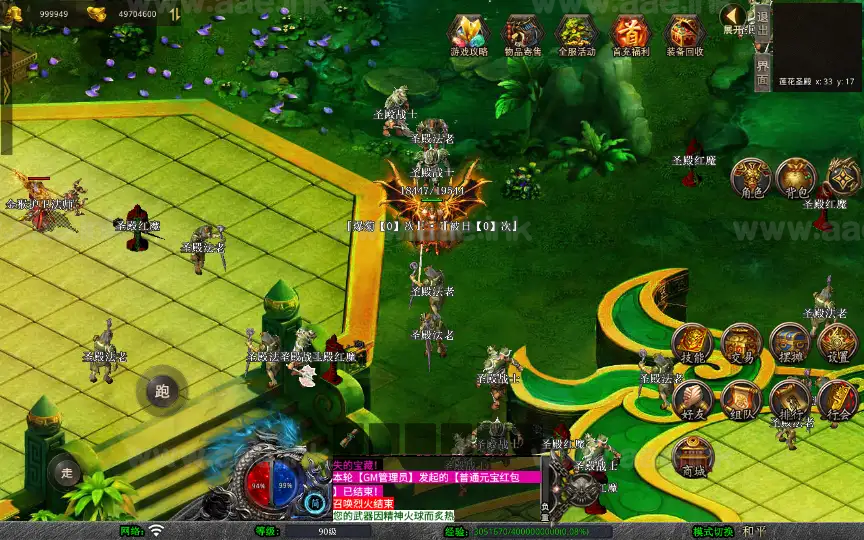Toggle the 跑 run movement button
This screenshot has height=540, width=864.
[x=162, y=391]
